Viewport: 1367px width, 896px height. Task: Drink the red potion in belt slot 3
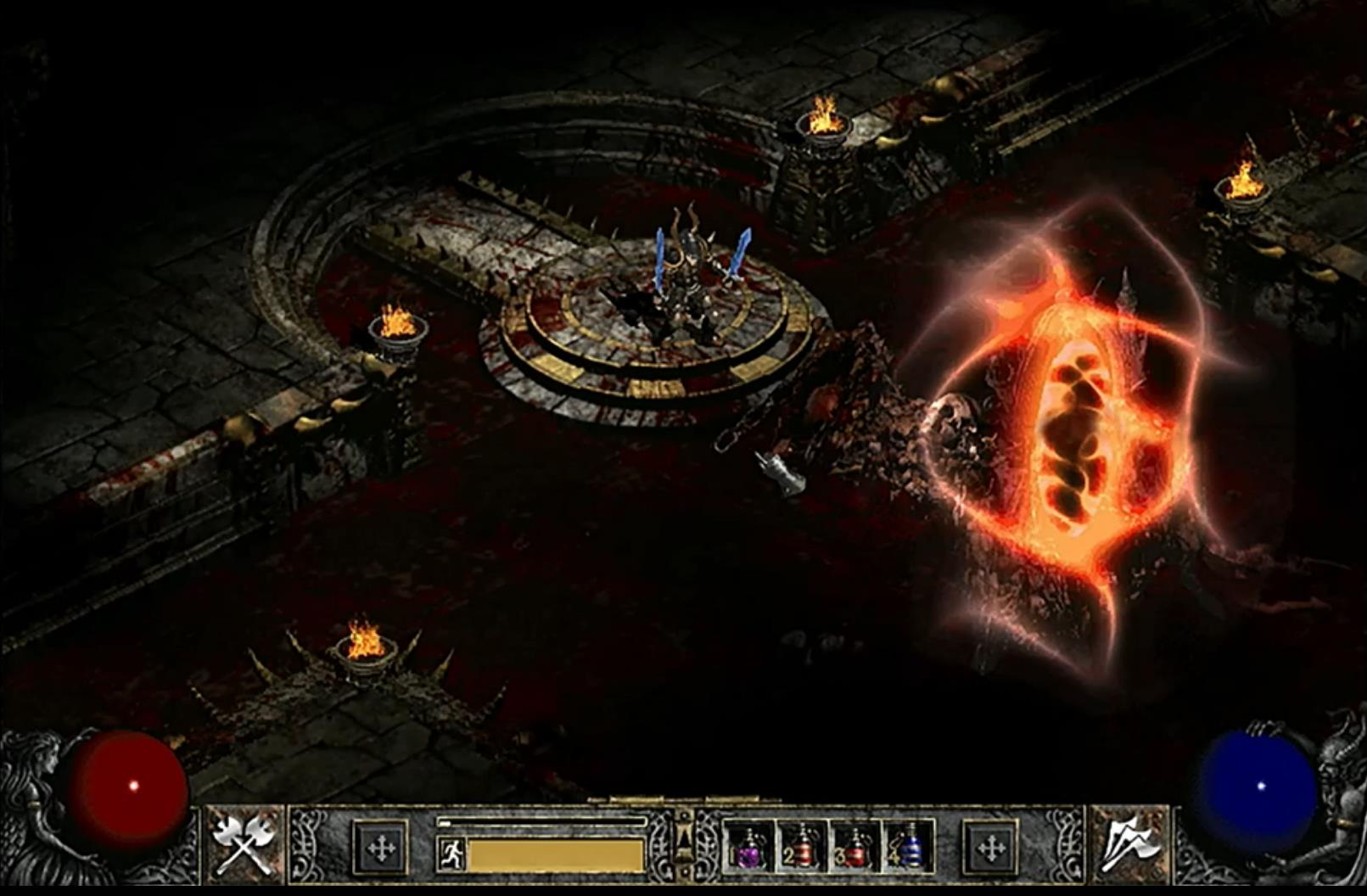pos(855,847)
